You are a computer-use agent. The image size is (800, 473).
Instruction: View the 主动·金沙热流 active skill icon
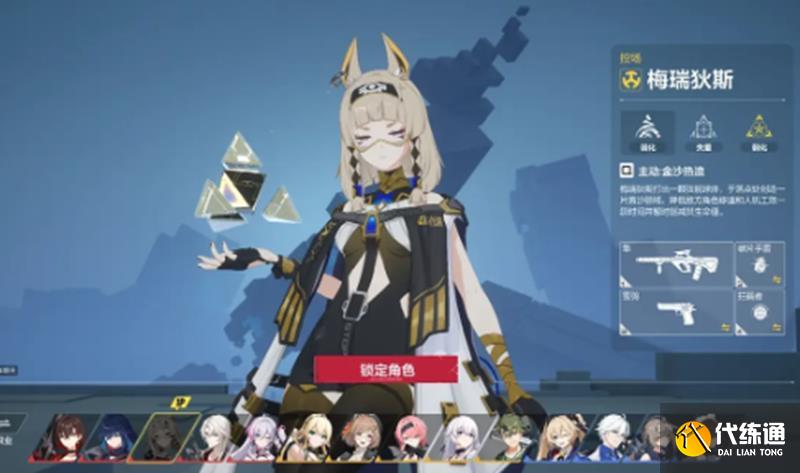coord(628,170)
